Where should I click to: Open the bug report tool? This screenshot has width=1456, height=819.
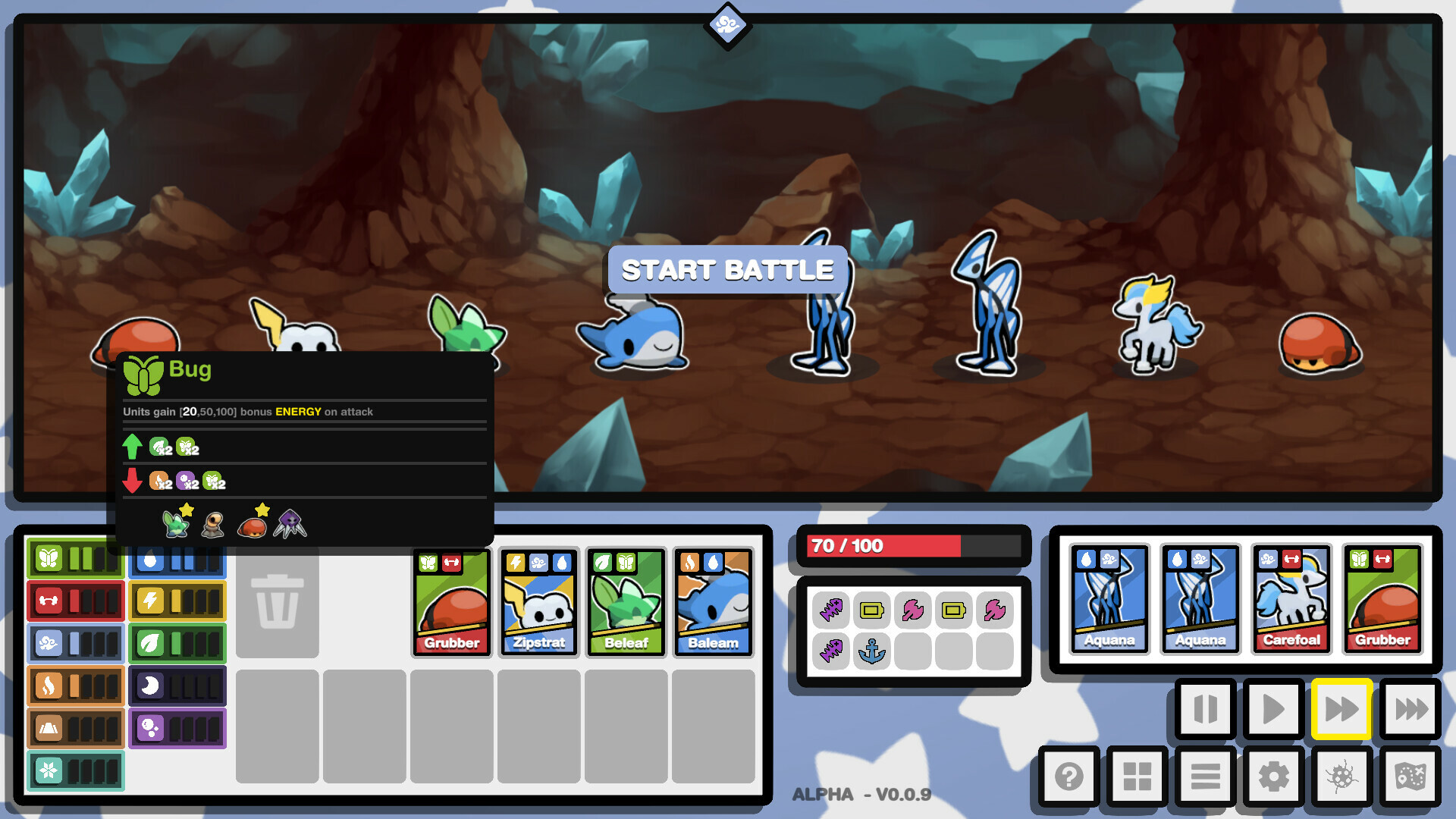1342,777
